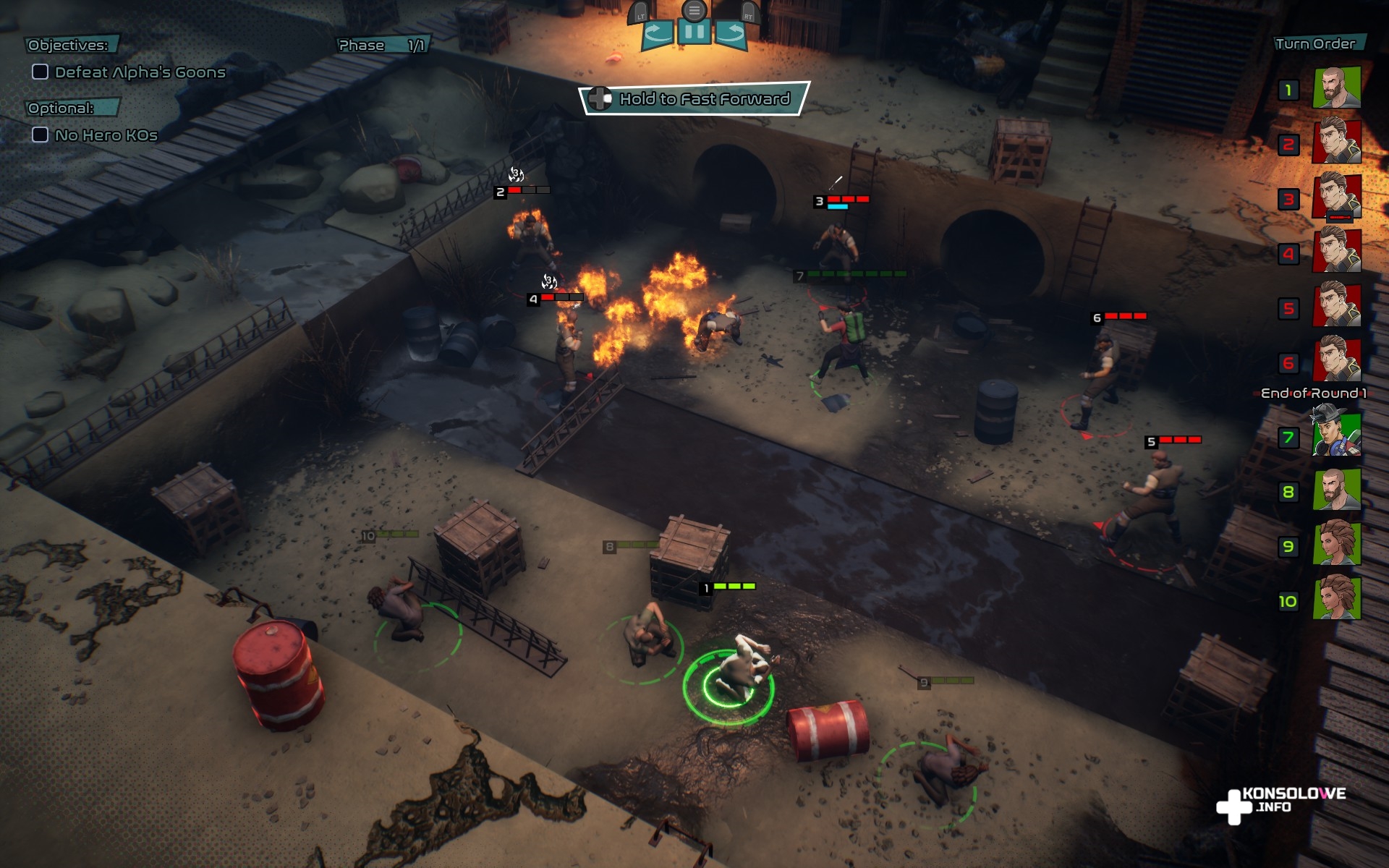Select enemy portrait at turn order 4
Screen dimensions: 1389x868
[x=1336, y=251]
